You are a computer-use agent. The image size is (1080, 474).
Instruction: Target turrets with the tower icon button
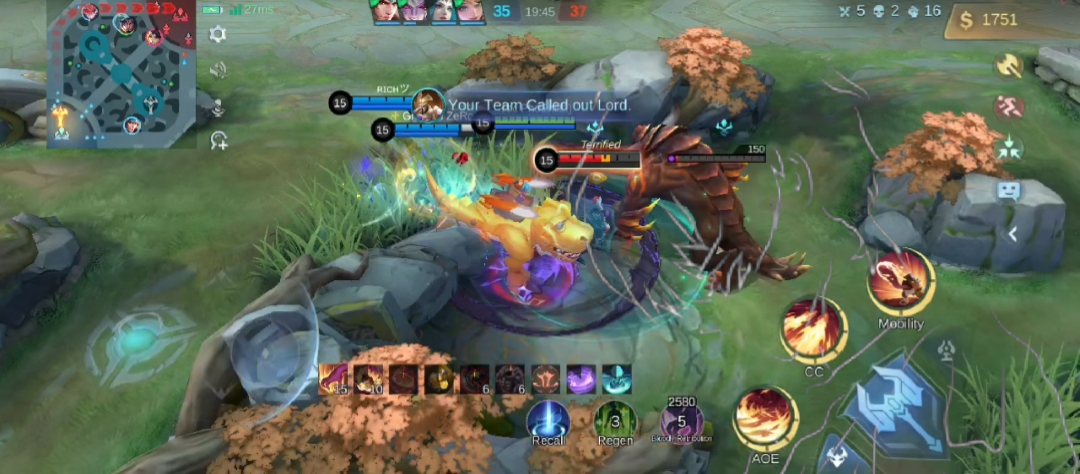tap(946, 350)
